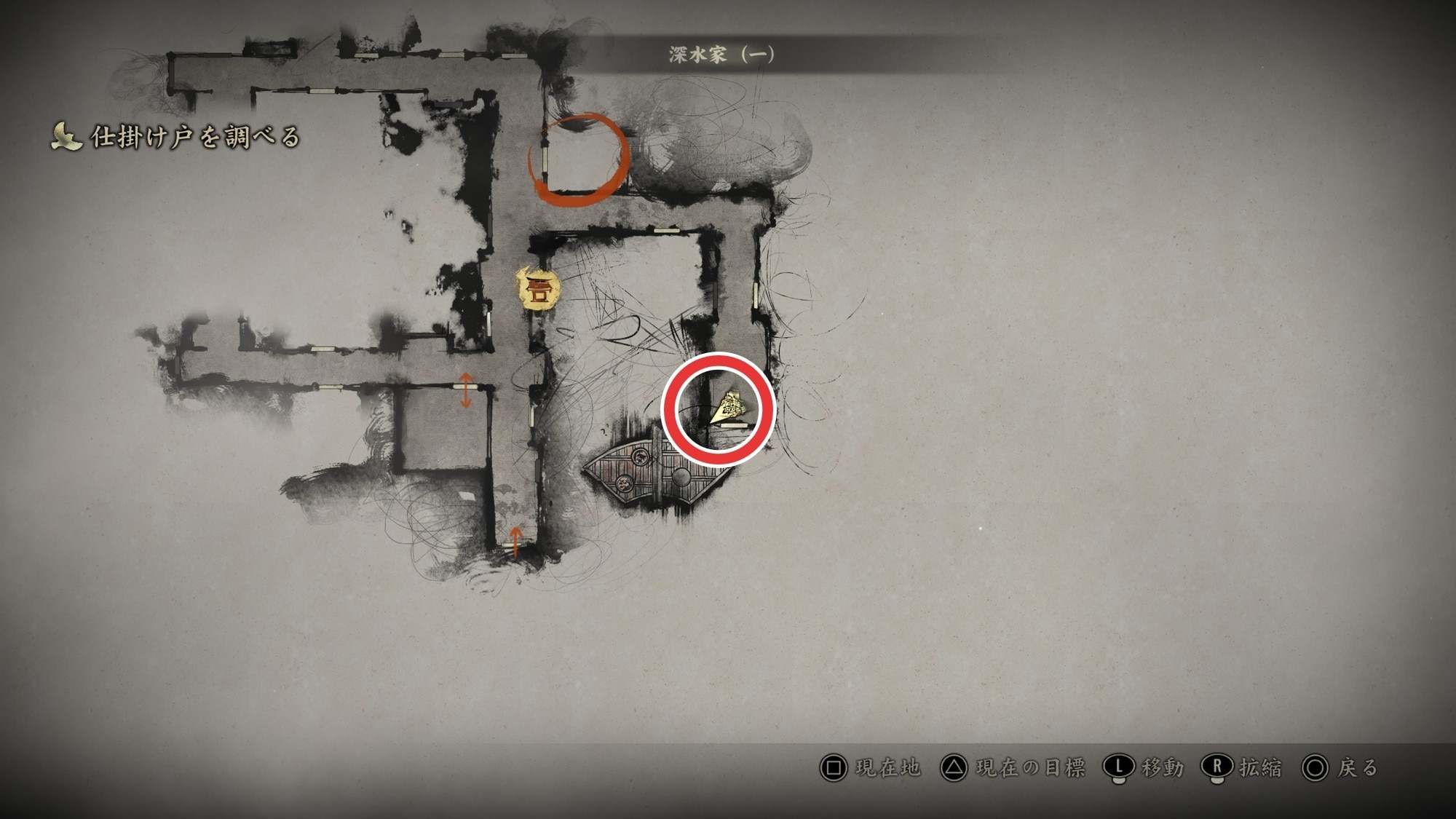The height and width of the screenshot is (819, 1456).
Task: Select the single orange upward arrow marker
Action: [x=515, y=542]
